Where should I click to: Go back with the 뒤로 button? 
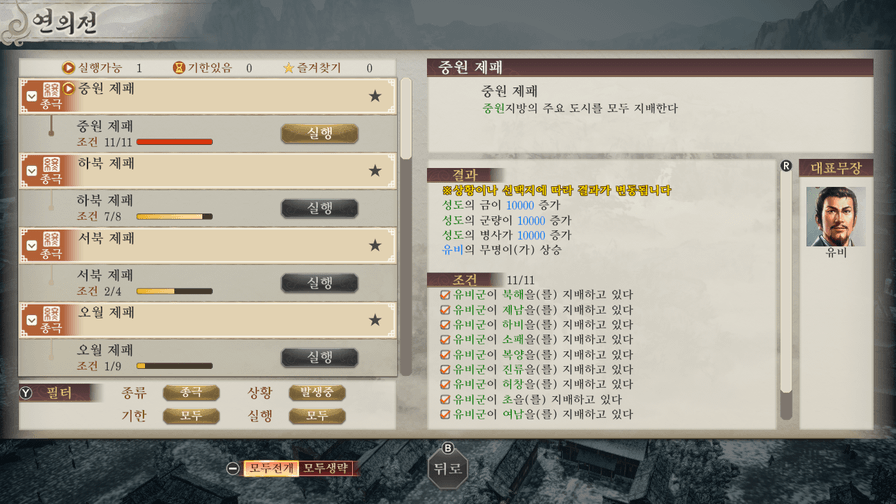[x=447, y=468]
